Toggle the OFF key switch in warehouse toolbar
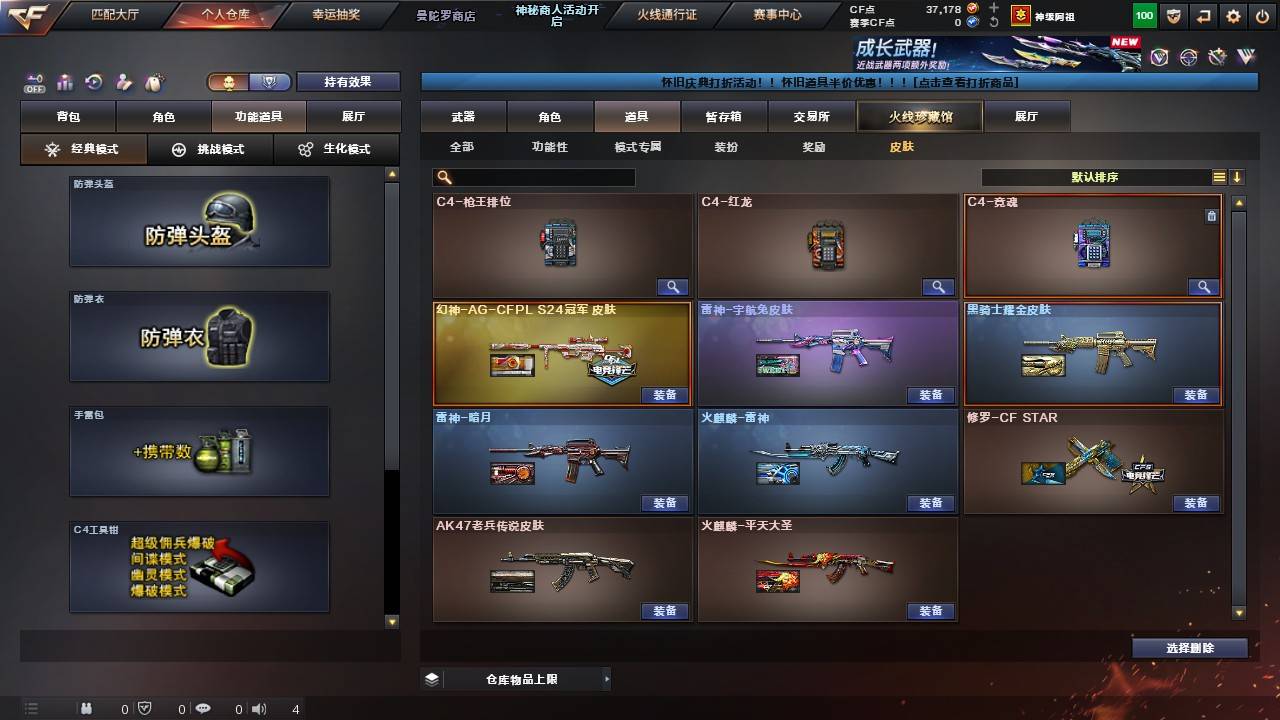The height and width of the screenshot is (720, 1280). click(35, 82)
